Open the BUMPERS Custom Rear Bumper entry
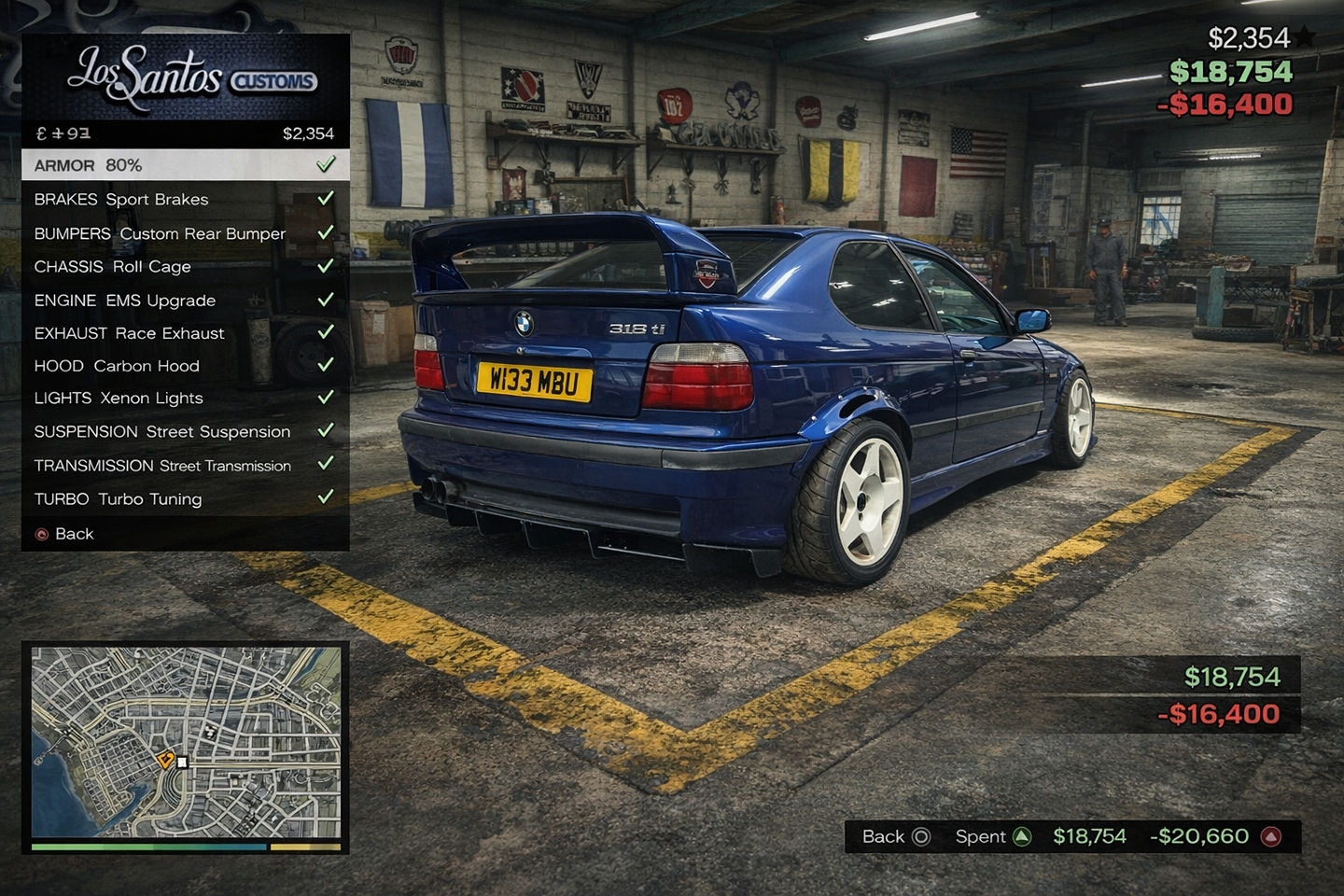Viewport: 1344px width, 896px height. [185, 233]
